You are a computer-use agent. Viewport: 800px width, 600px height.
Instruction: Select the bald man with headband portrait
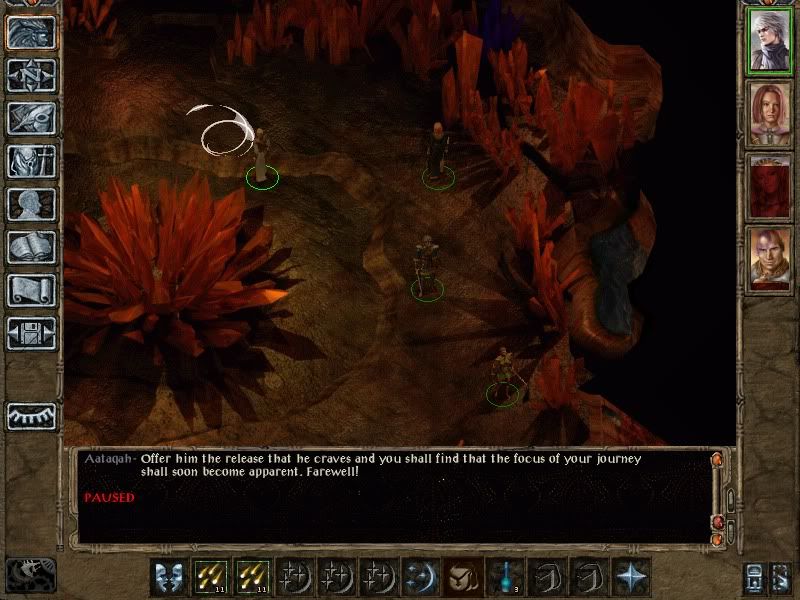coord(771,258)
